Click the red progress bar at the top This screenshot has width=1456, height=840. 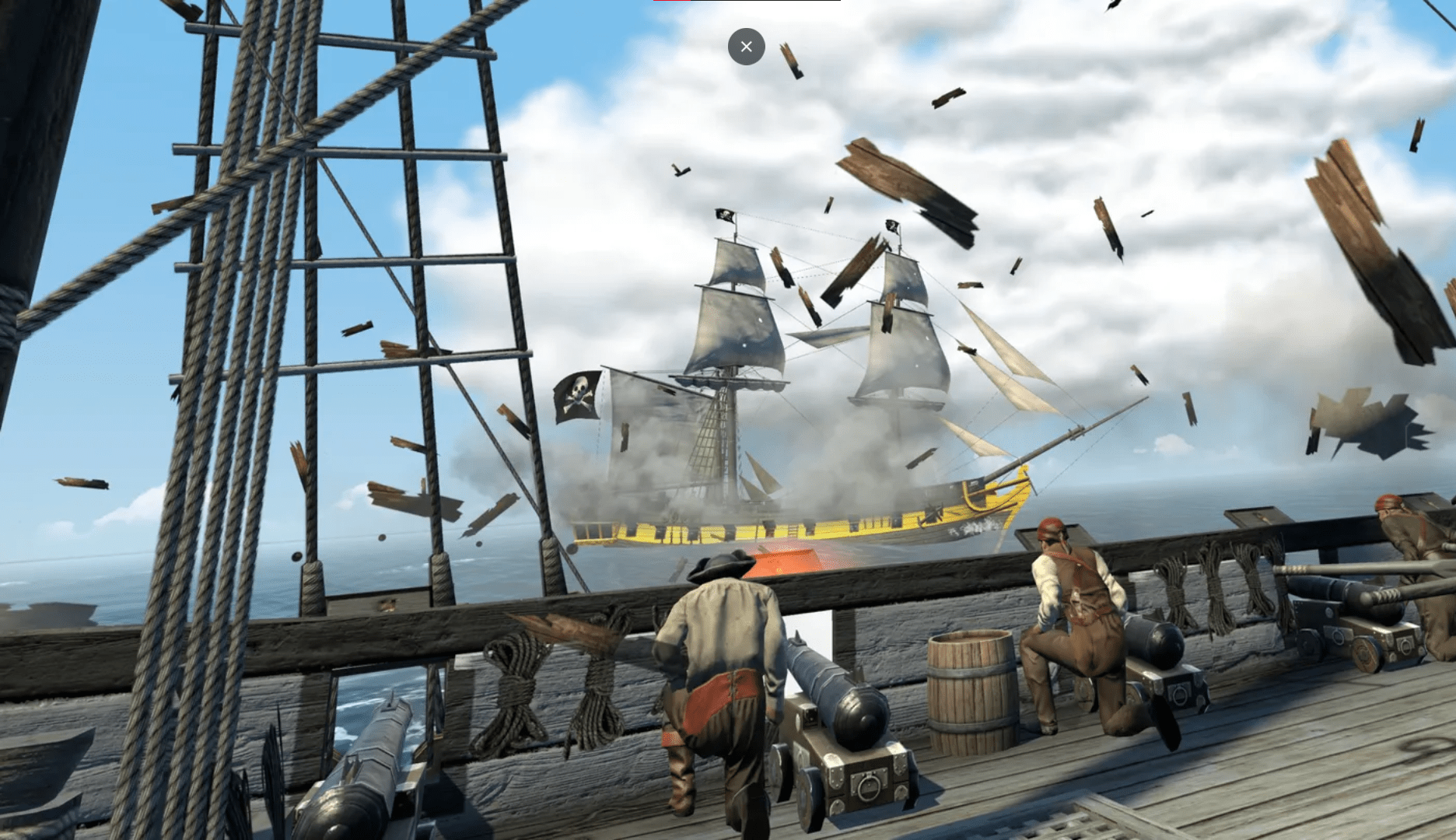click(673, 2)
